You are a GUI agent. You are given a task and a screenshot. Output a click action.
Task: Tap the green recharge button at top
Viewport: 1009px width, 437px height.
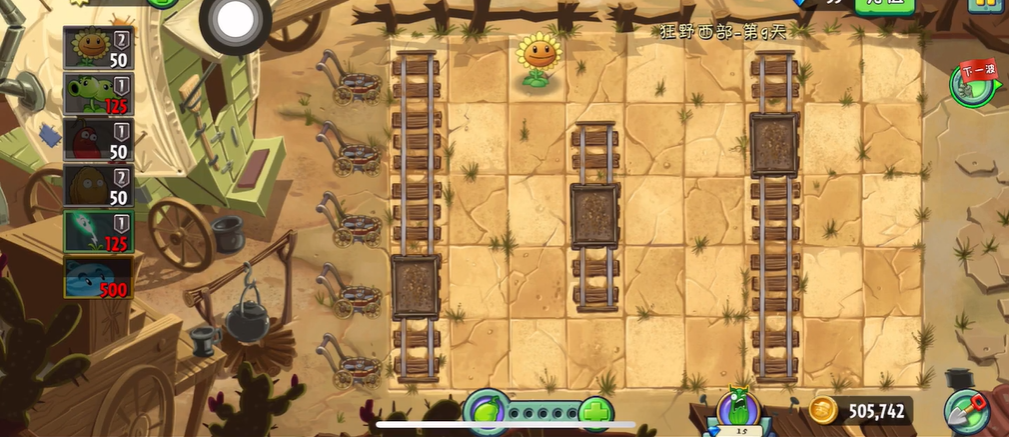pos(883,4)
